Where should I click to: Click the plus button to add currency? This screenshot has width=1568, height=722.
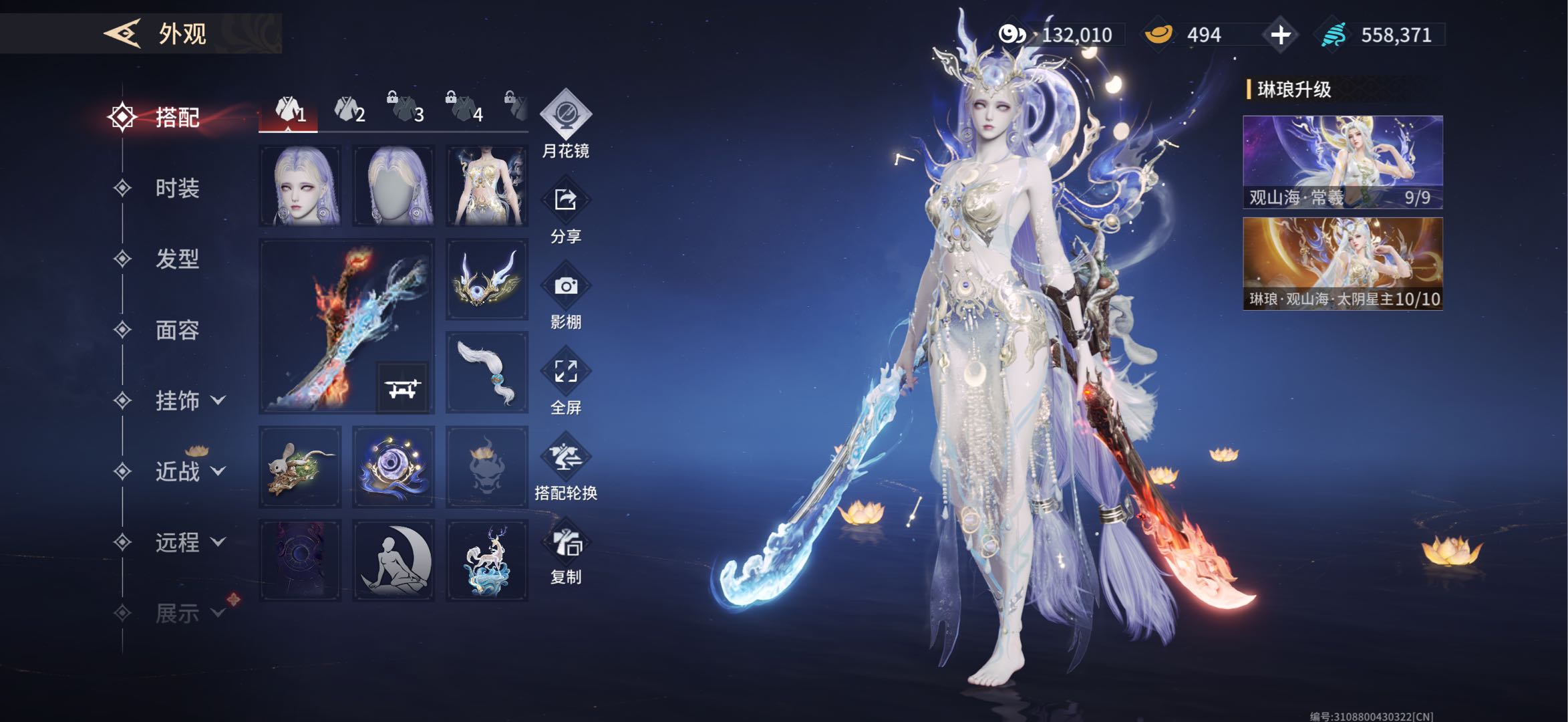[x=1280, y=35]
